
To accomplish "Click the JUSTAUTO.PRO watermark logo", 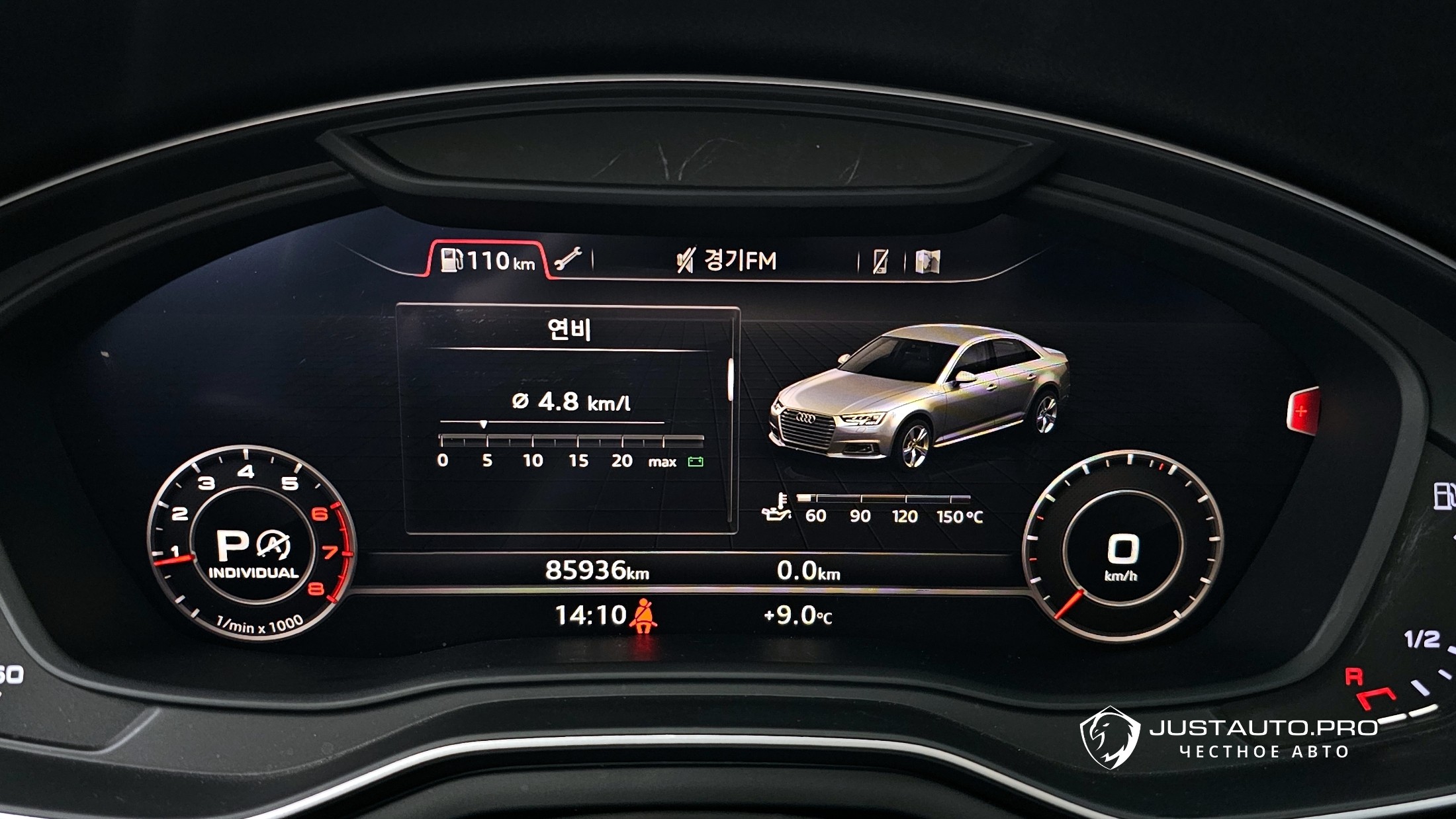I will (1110, 738).
